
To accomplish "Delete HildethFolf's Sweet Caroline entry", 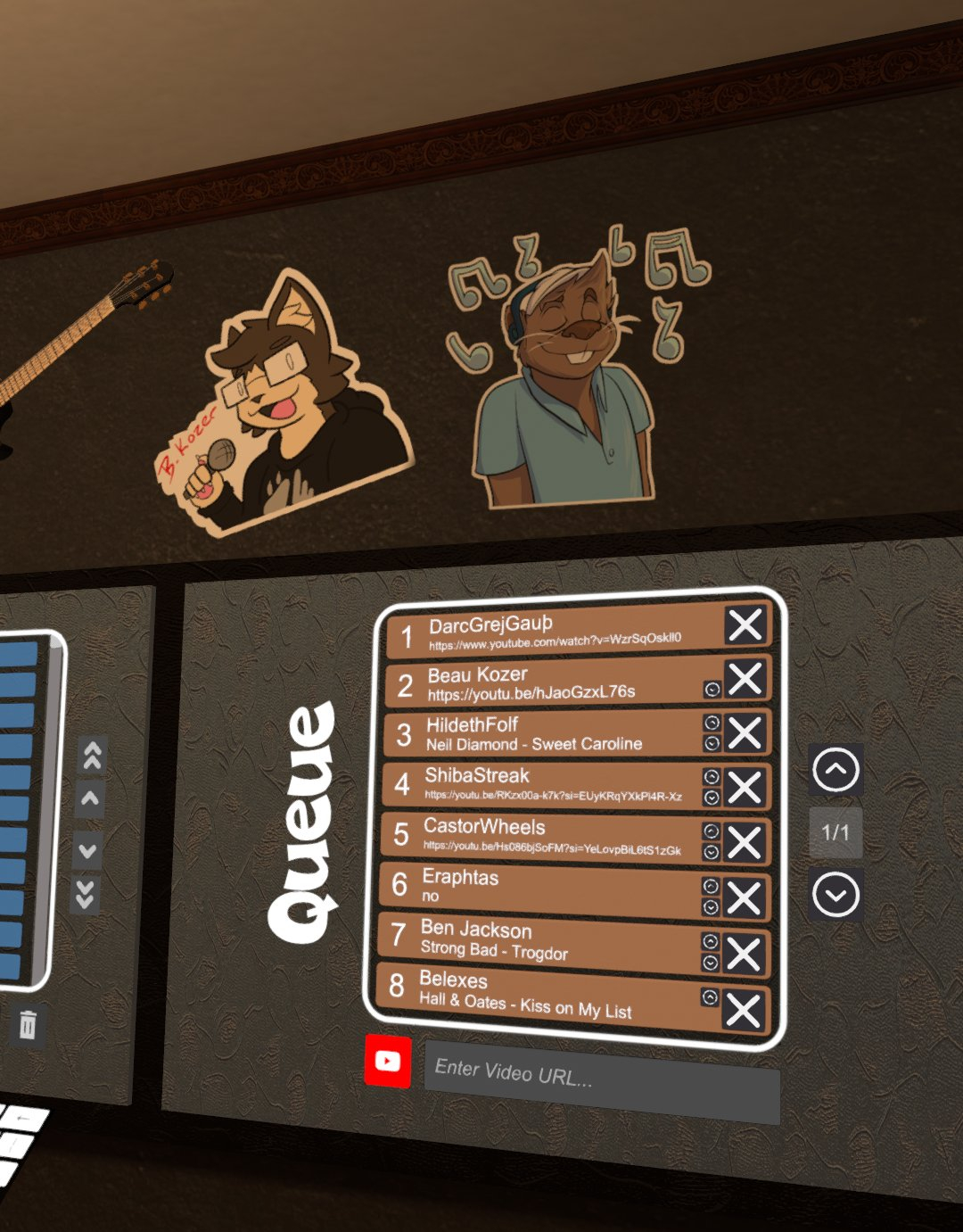I will click(745, 733).
